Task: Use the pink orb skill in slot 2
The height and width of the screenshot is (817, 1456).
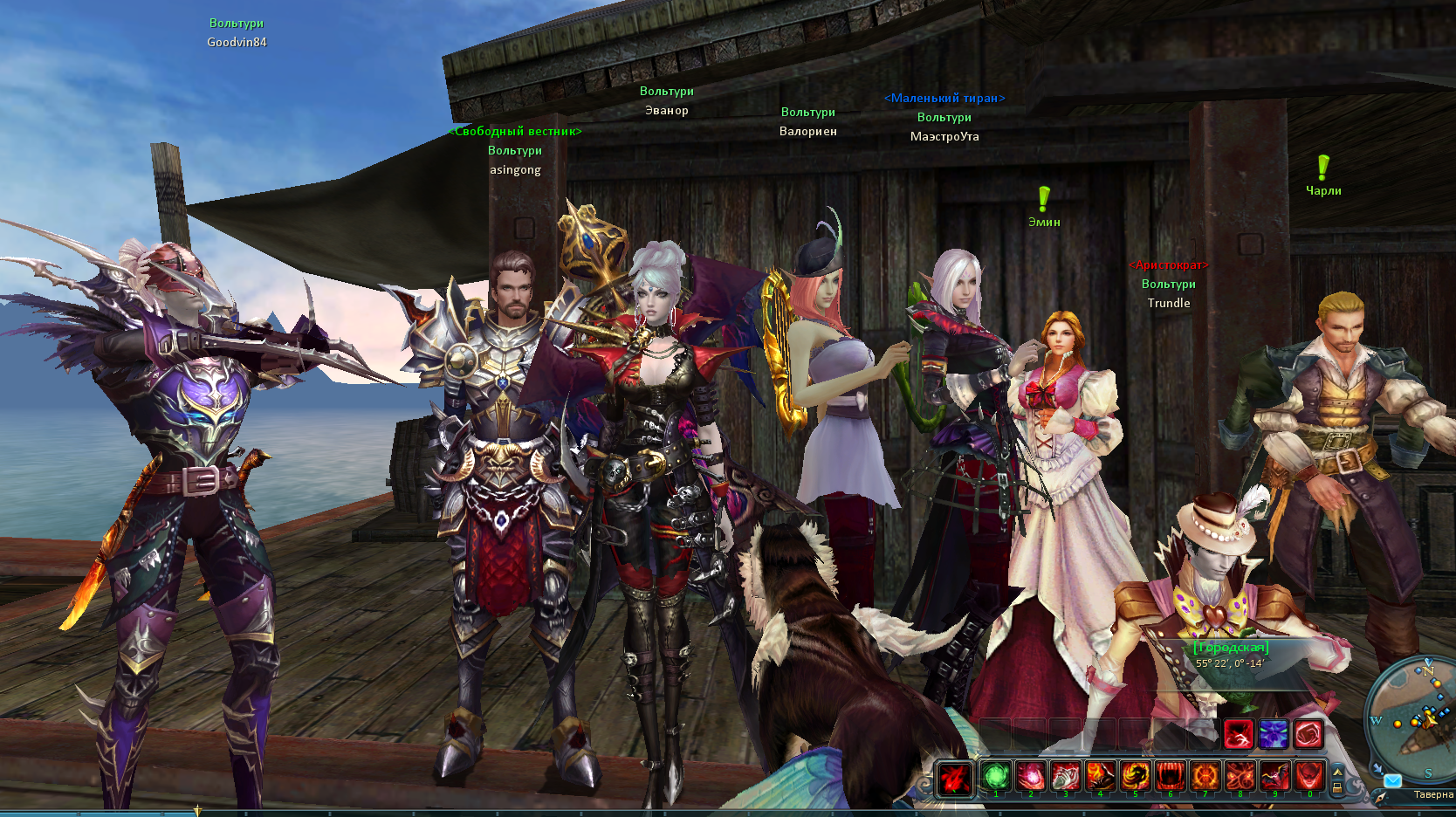Action: click(1030, 776)
